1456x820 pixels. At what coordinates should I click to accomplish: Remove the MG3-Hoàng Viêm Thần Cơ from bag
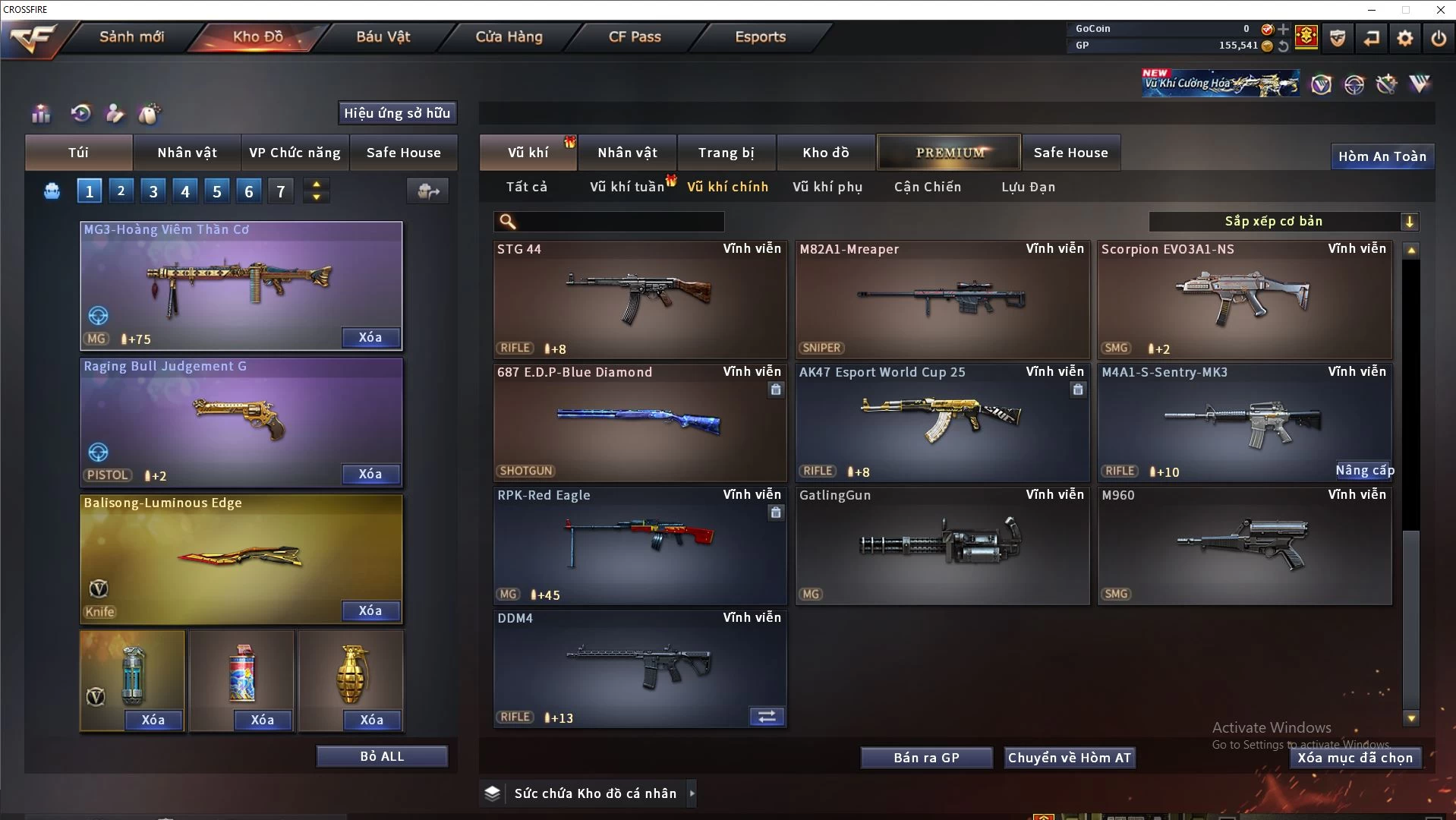tap(370, 337)
